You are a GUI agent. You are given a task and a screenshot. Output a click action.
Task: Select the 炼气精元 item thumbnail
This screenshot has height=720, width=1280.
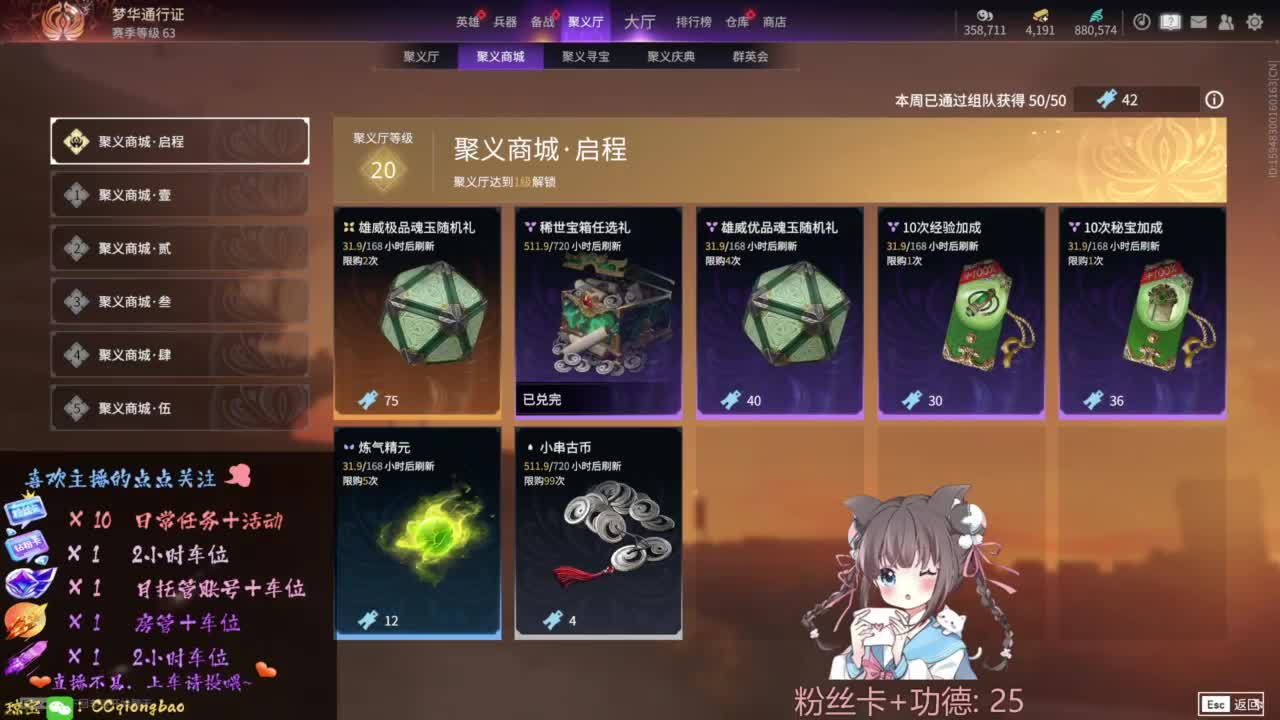[417, 530]
